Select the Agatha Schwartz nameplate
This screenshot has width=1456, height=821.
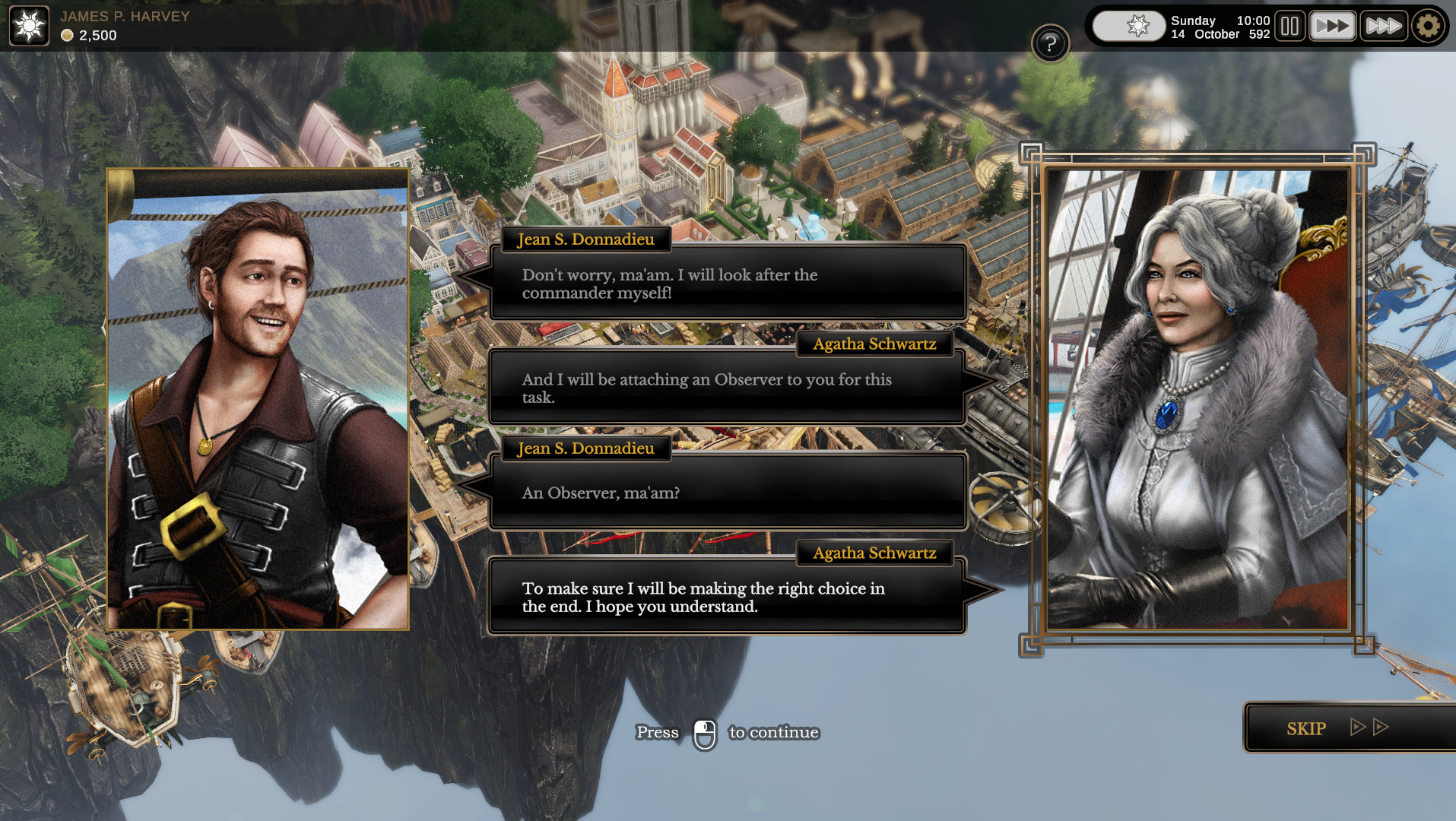[874, 344]
